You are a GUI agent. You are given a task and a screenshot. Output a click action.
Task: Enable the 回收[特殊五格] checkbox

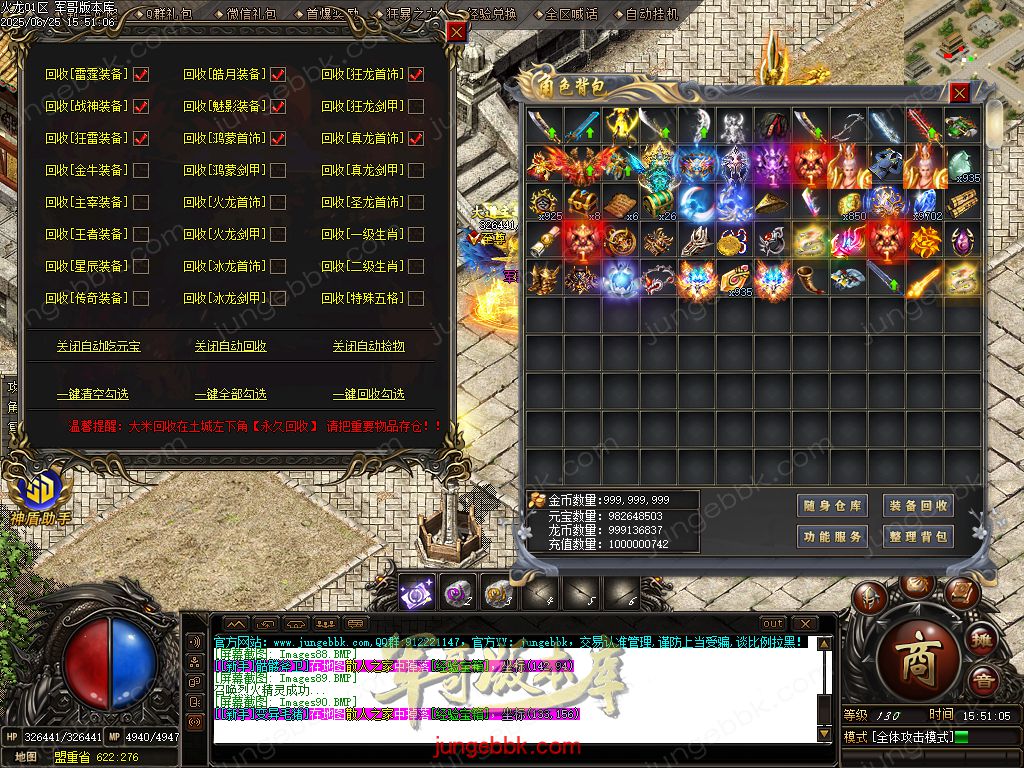coord(416,298)
